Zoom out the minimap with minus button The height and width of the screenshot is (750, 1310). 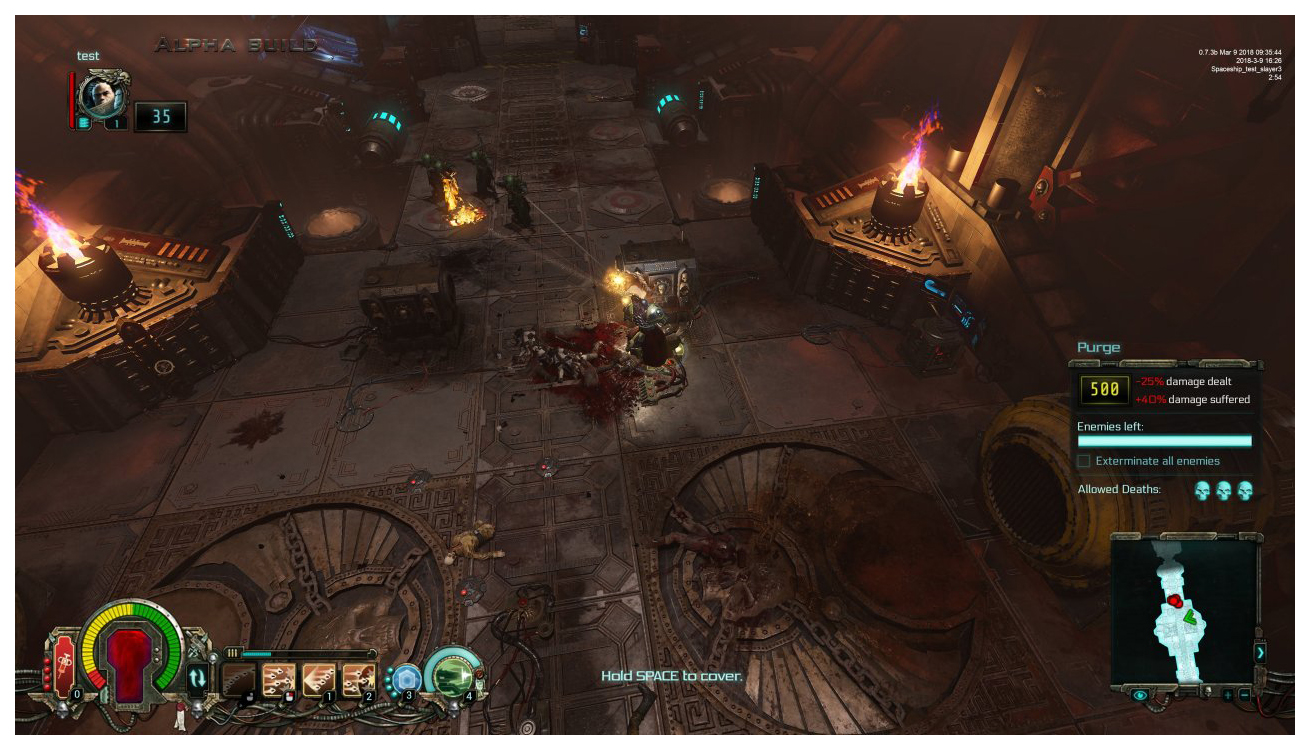1244,694
